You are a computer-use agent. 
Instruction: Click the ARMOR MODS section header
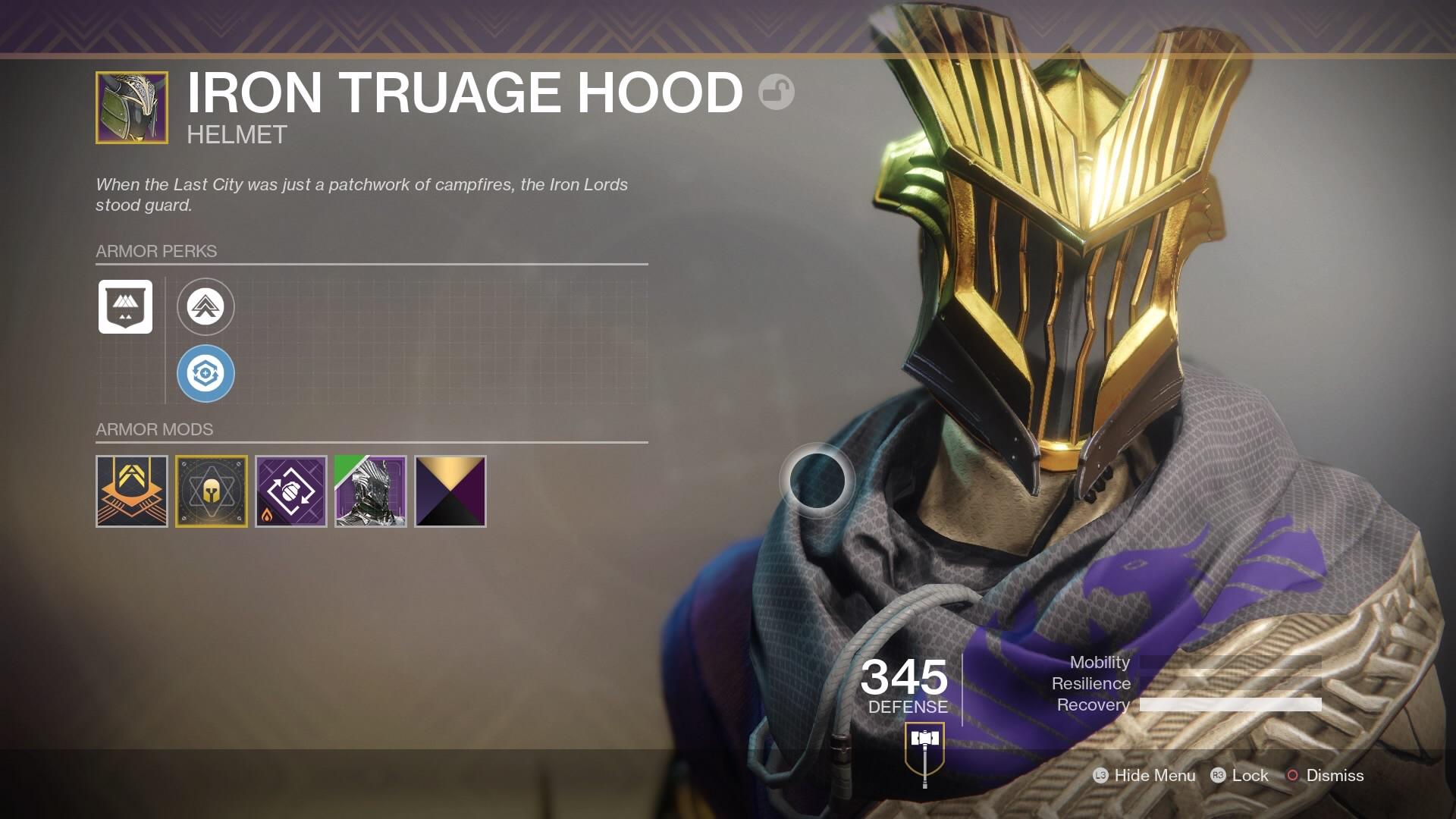[153, 429]
